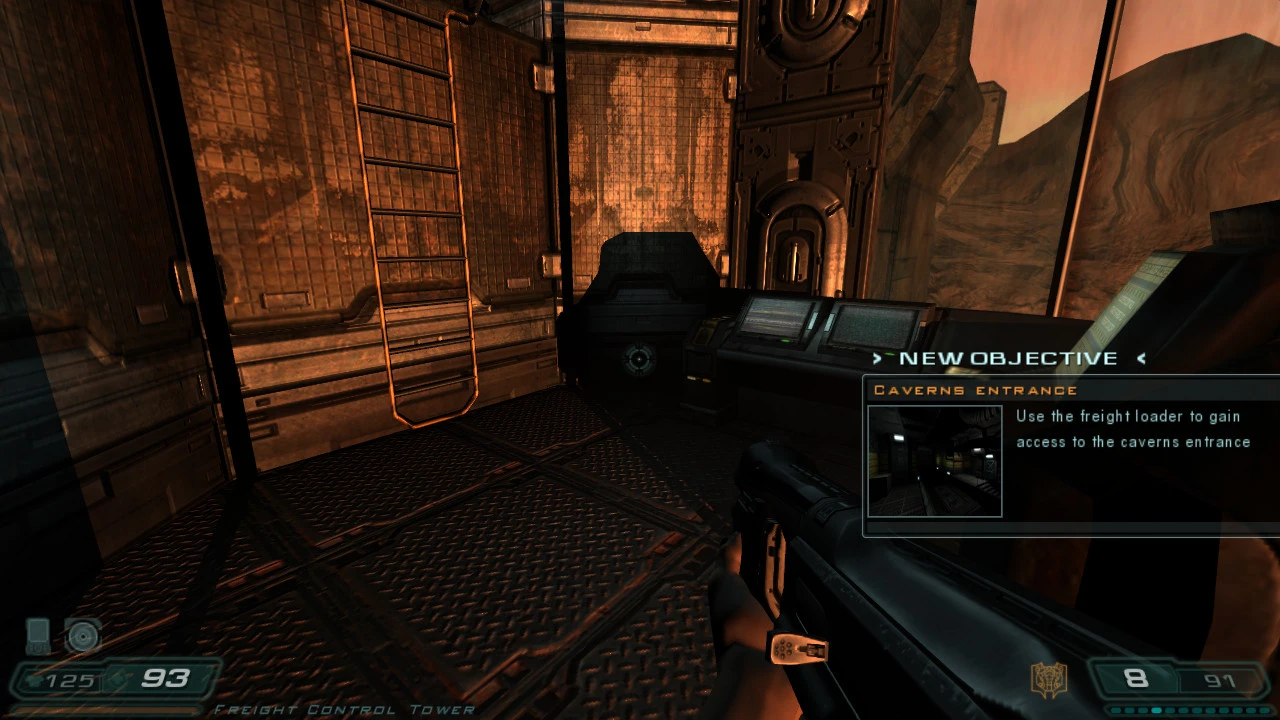Select the reserve ammo display showing 91
The width and height of the screenshot is (1280, 720).
[x=1219, y=680]
